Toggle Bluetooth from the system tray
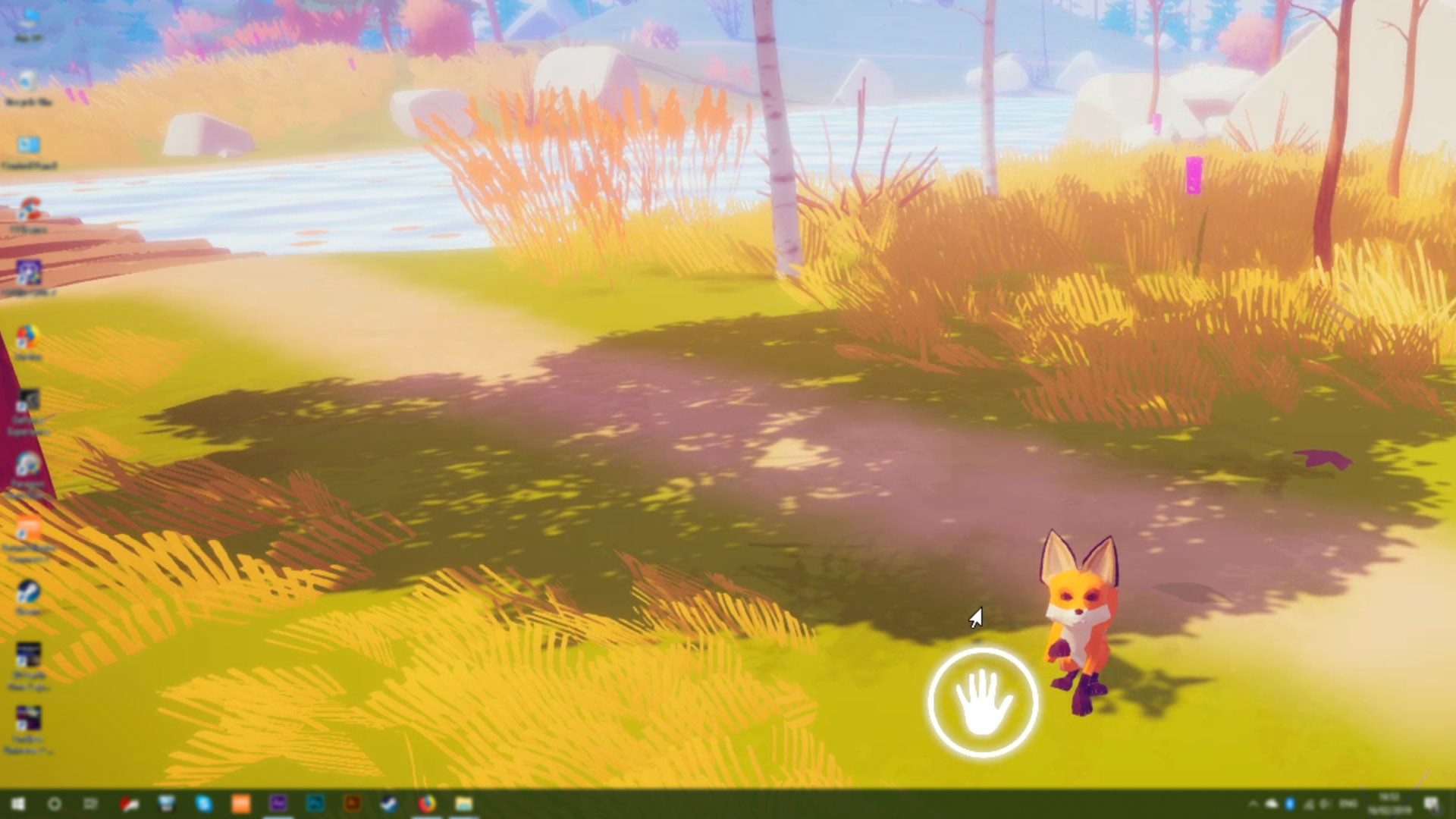The height and width of the screenshot is (819, 1456). pos(1289,805)
